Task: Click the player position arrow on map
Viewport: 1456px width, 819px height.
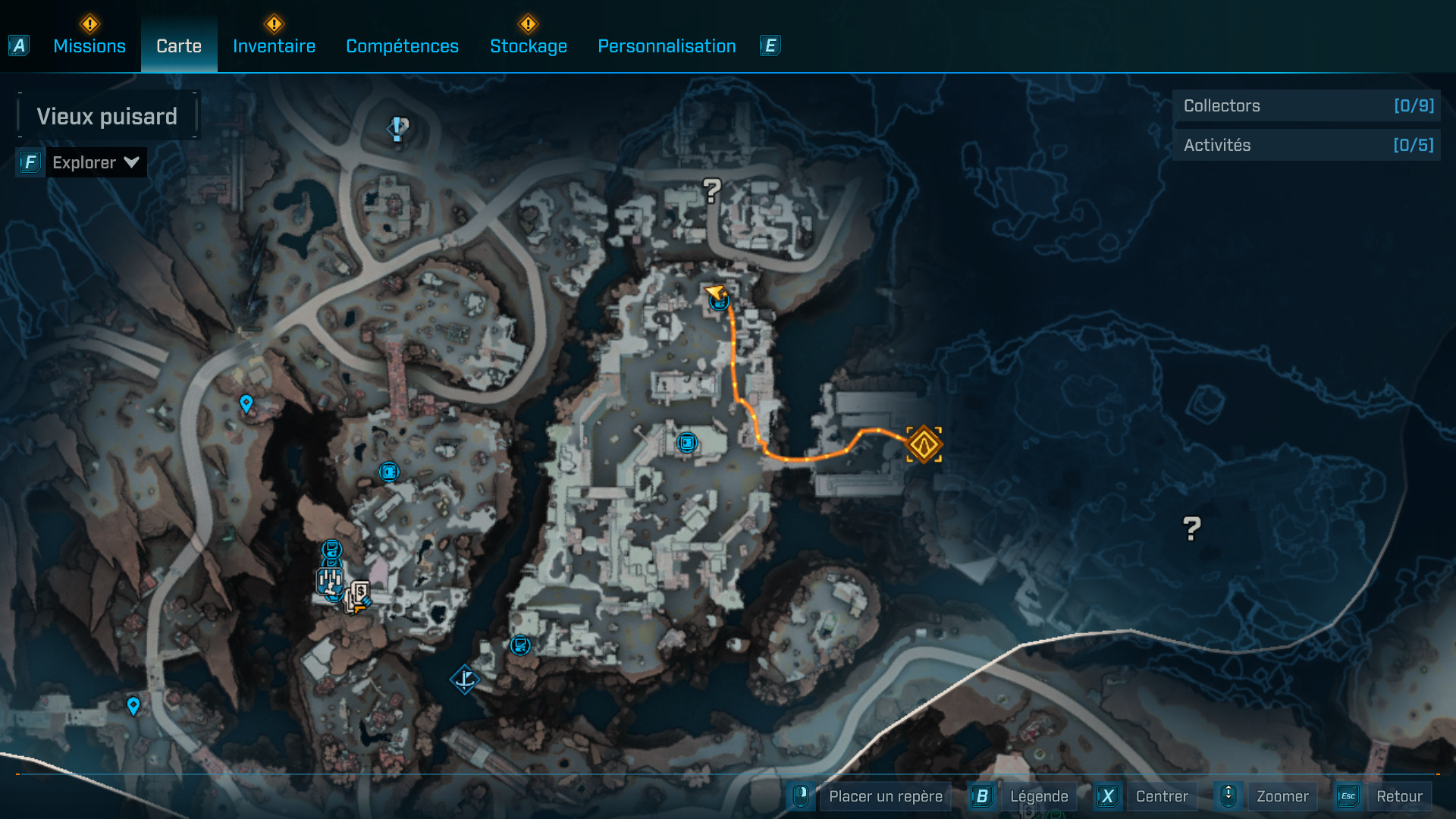Action: tap(714, 294)
